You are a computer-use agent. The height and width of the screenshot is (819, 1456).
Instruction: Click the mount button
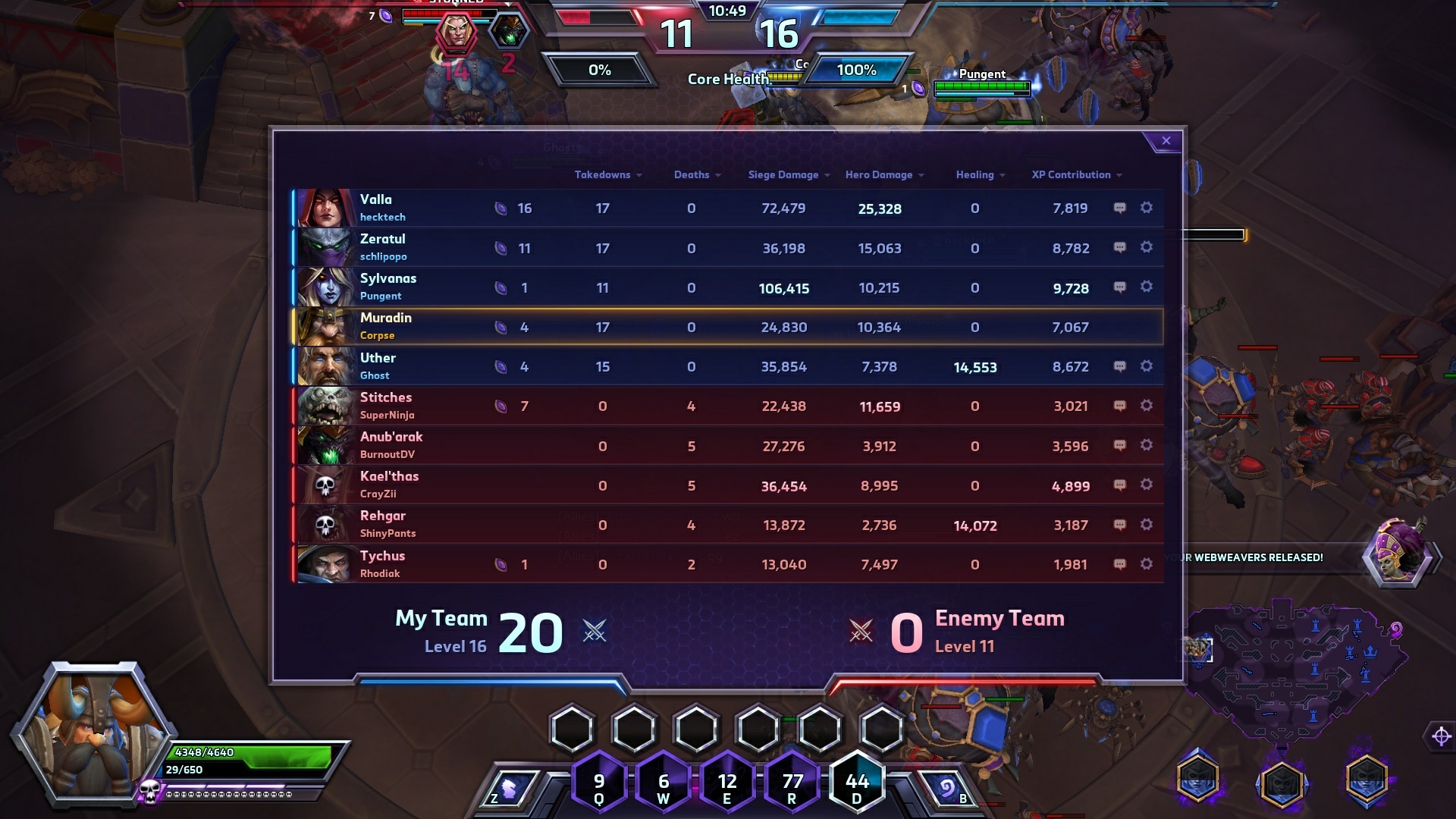510,790
